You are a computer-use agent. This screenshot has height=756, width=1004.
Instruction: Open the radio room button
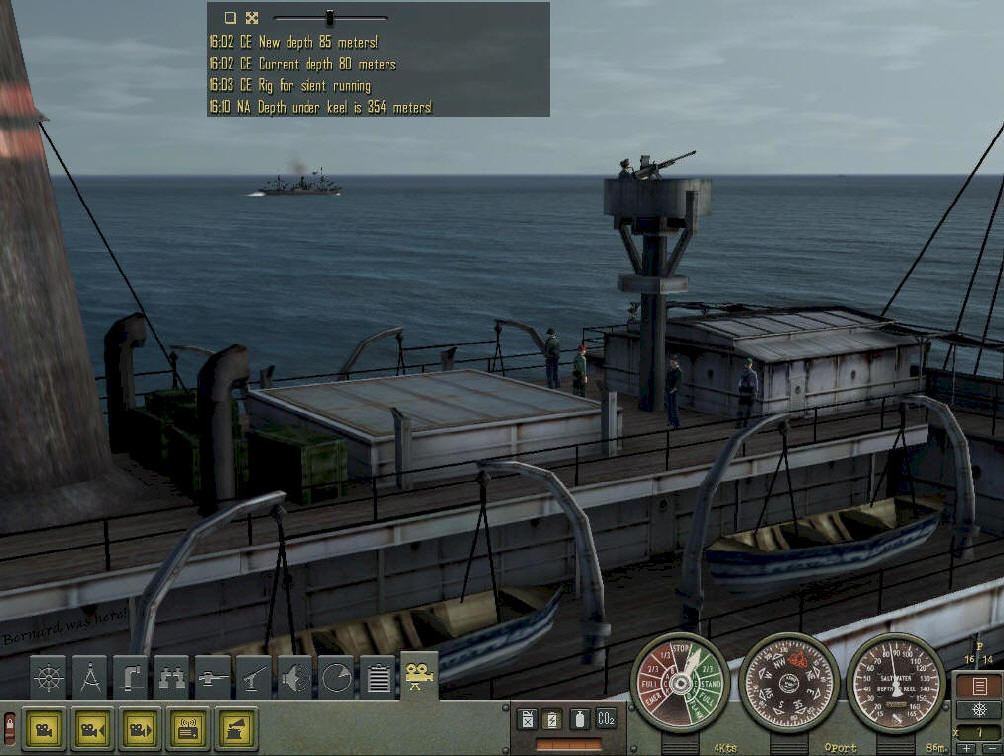click(188, 729)
